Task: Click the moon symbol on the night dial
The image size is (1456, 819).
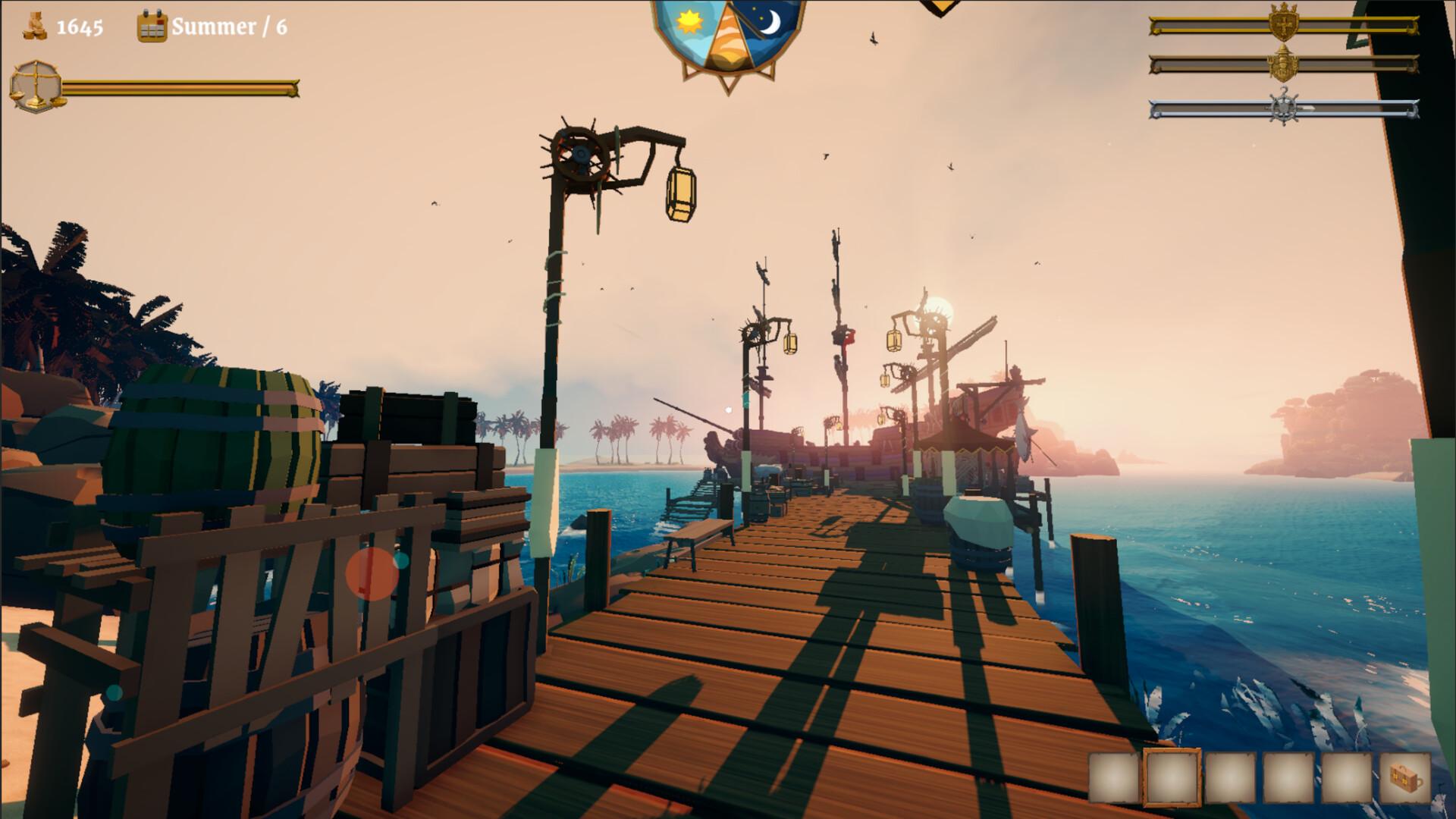Action: pyautogui.click(x=772, y=23)
